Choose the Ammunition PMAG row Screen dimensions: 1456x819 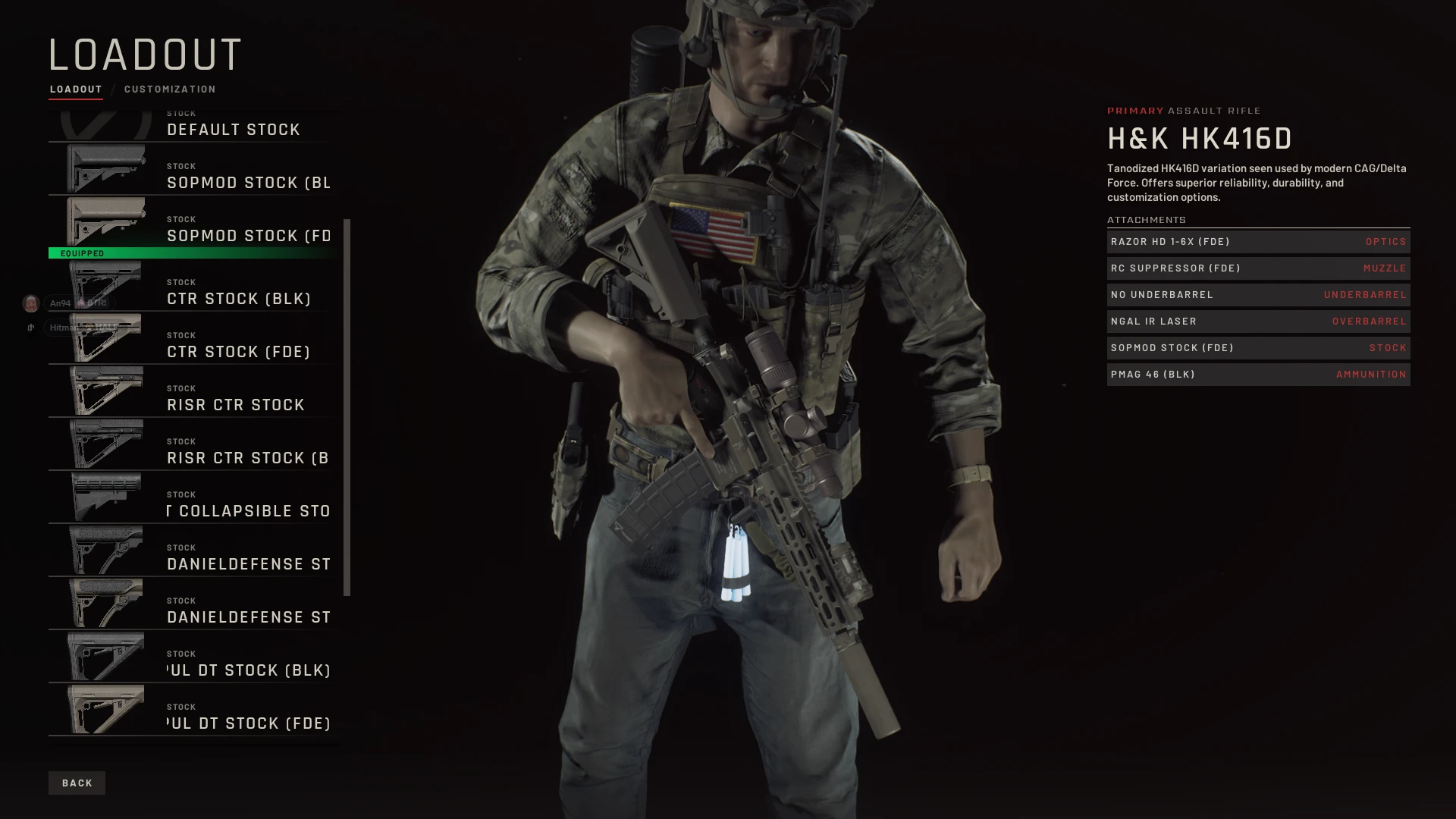pyautogui.click(x=1258, y=375)
